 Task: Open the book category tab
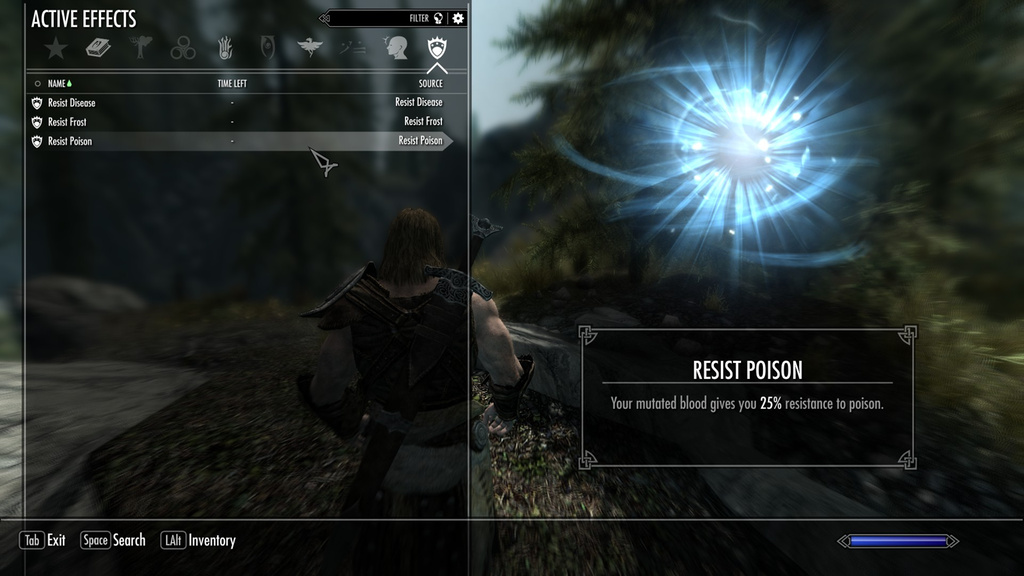tap(97, 47)
